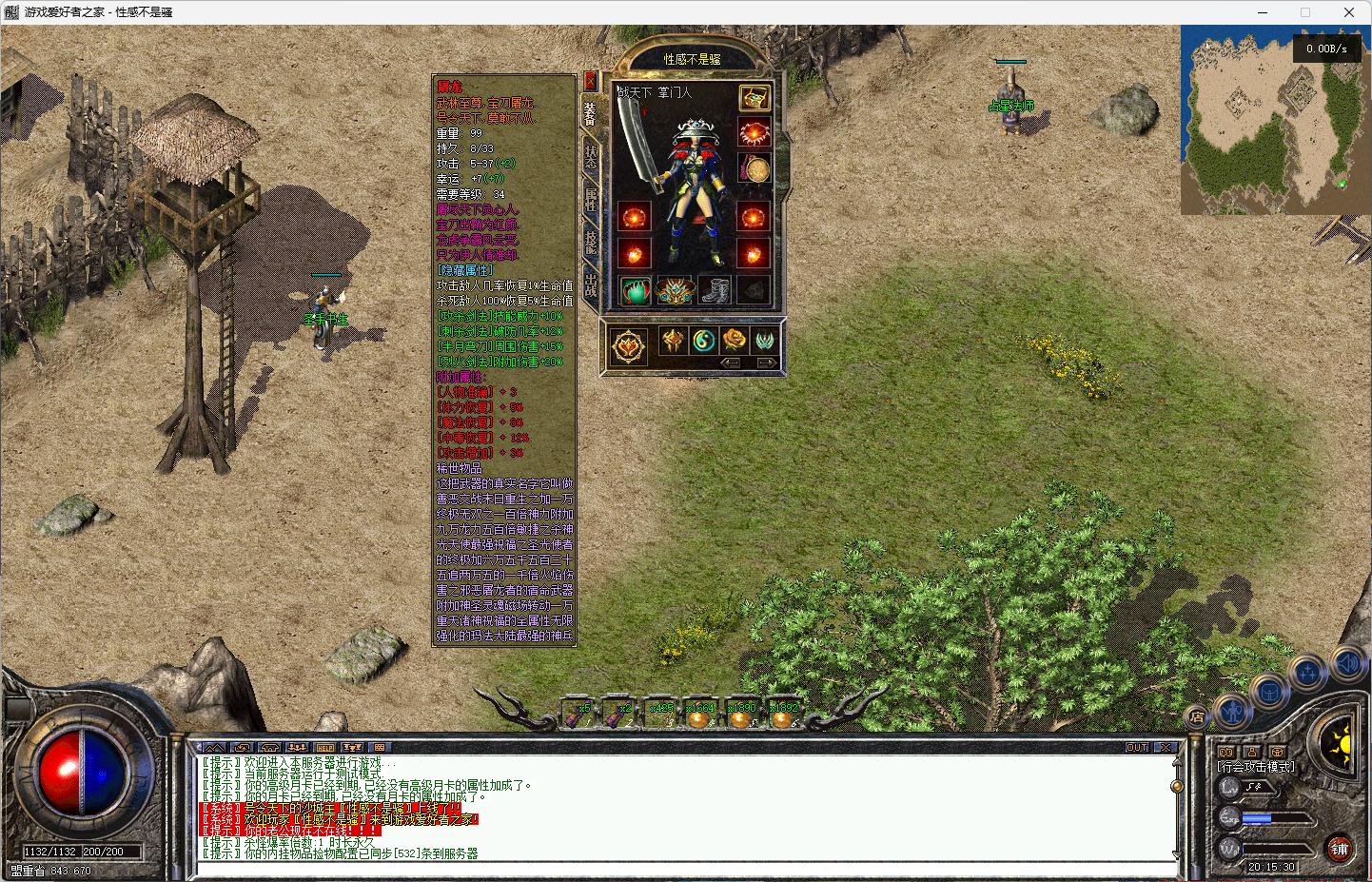This screenshot has height=882, width=1372.
Task: Open the 店 shop button
Action: coord(1197,717)
